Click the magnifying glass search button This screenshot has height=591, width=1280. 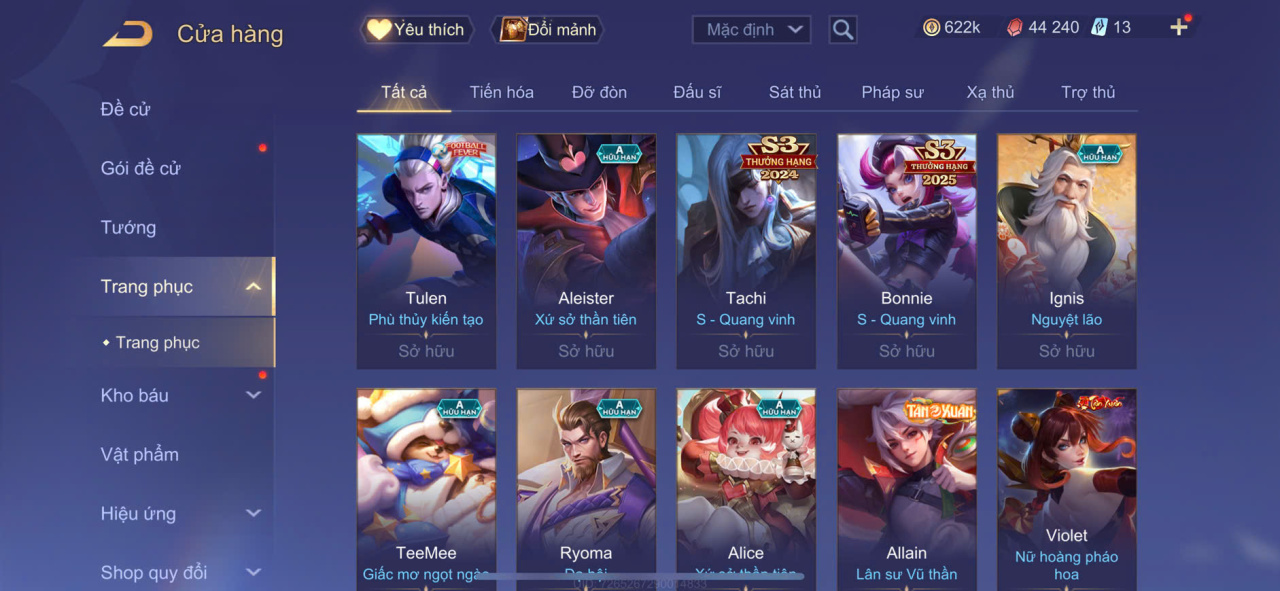click(x=843, y=30)
